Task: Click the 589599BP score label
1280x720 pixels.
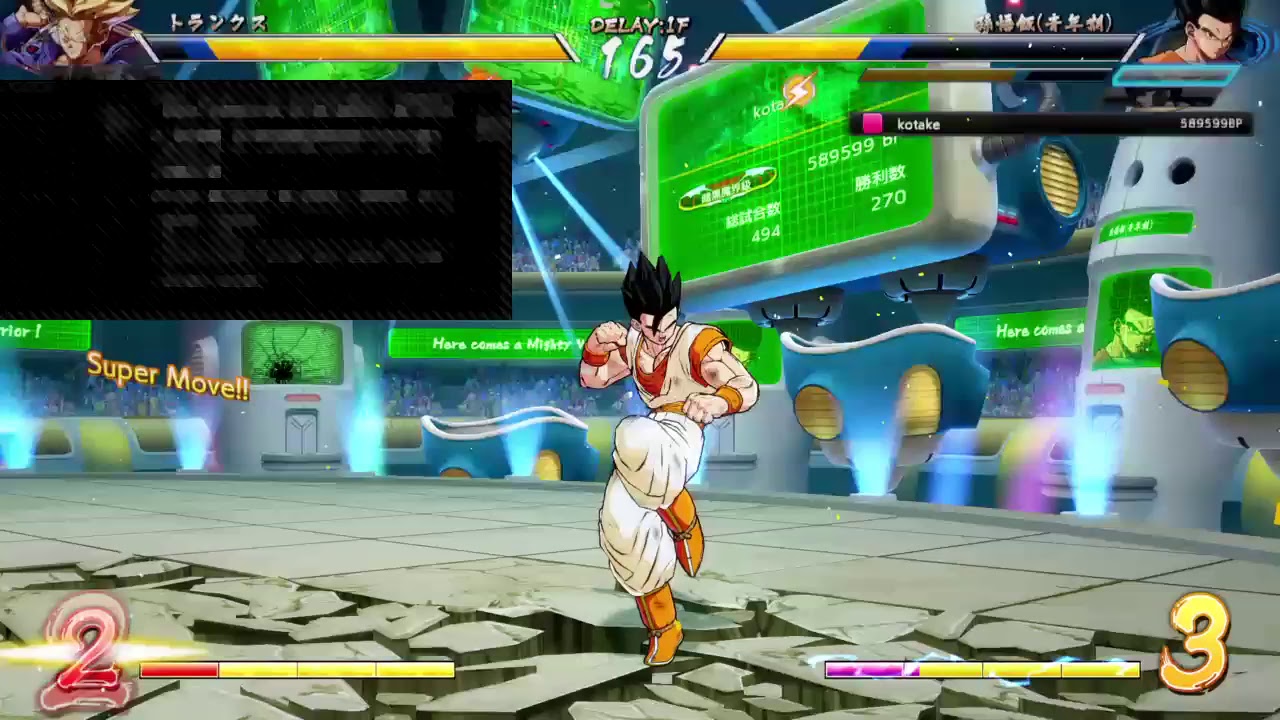Action: [x=1210, y=123]
